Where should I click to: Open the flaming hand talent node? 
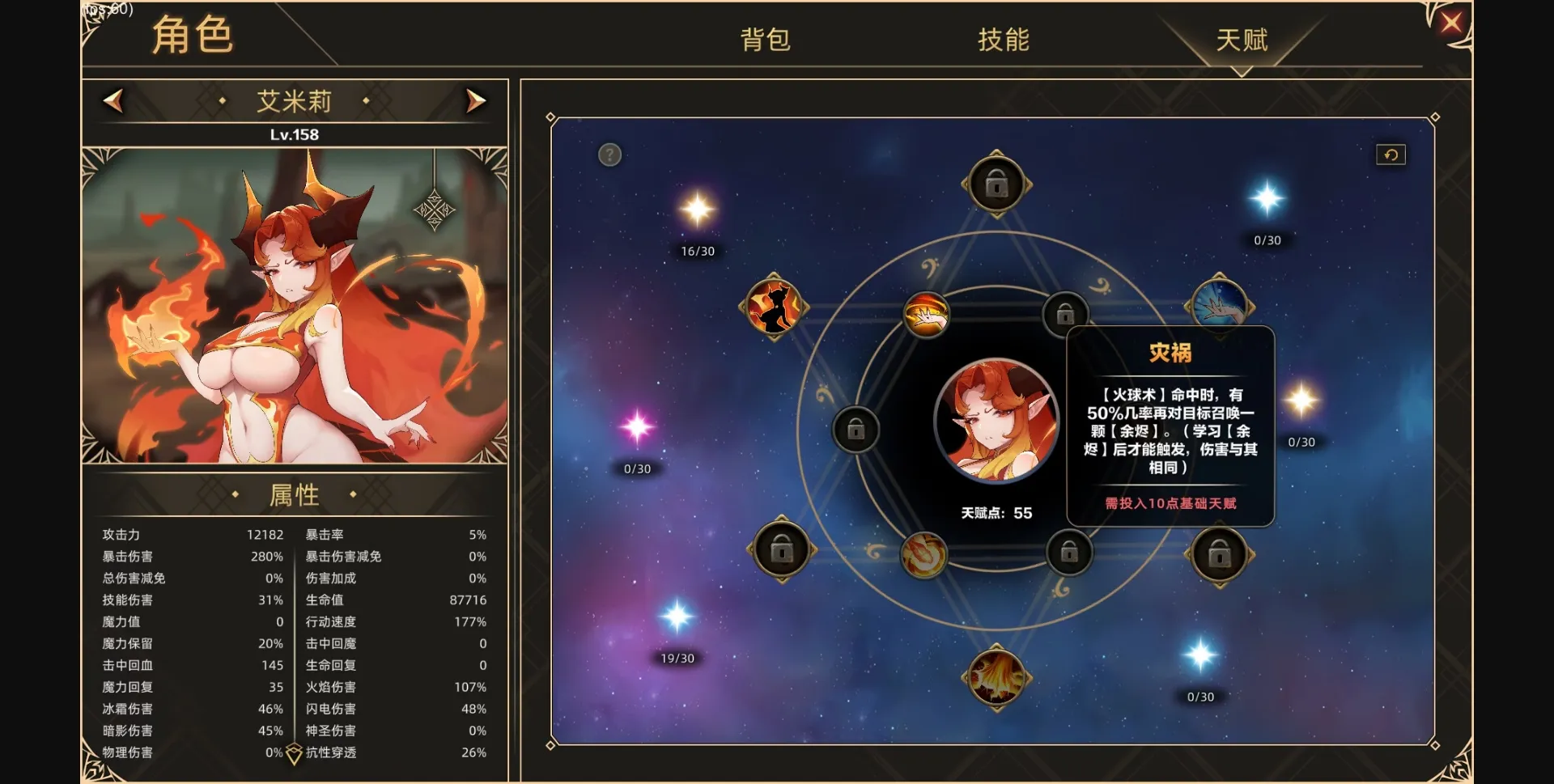point(928,316)
